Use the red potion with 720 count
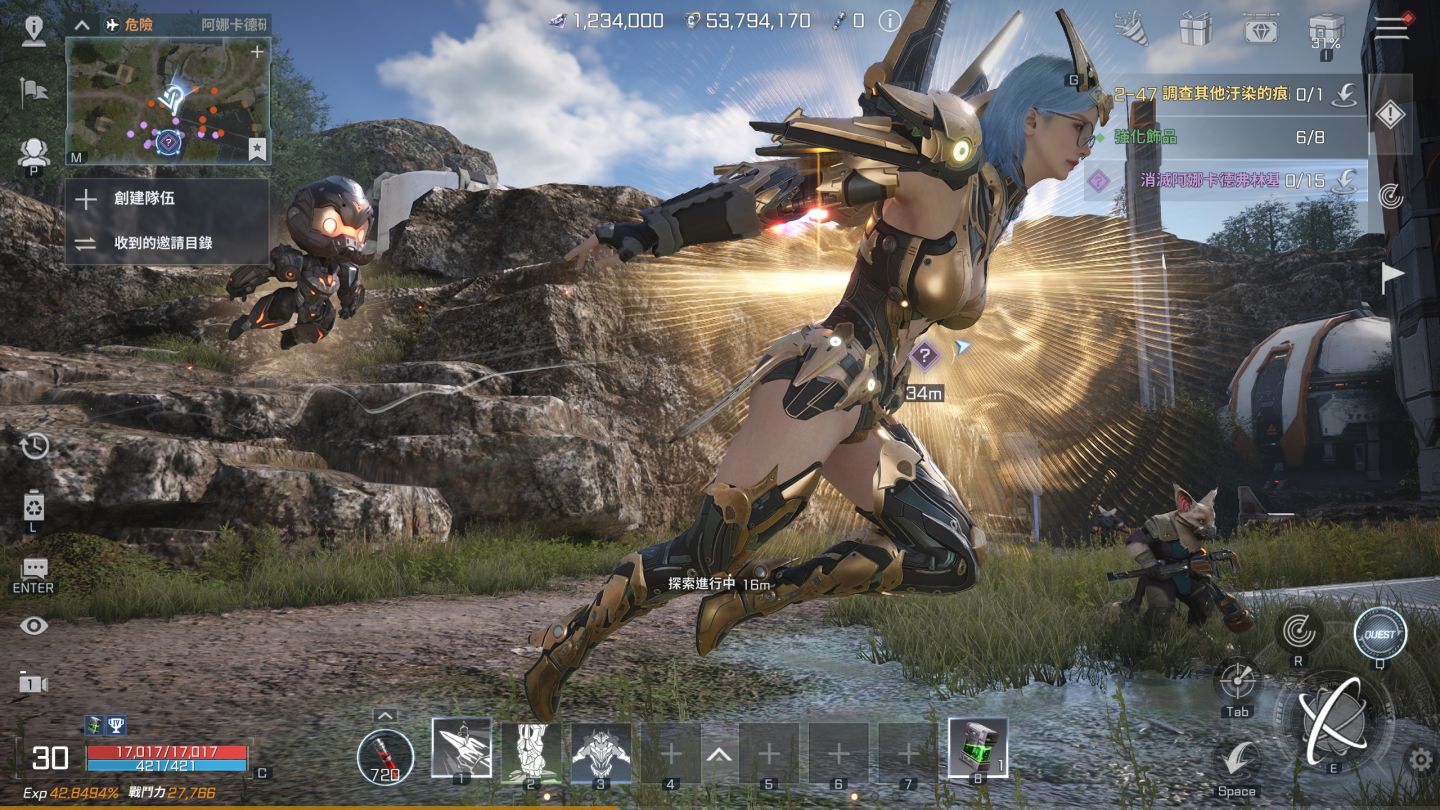The width and height of the screenshot is (1440, 810). pos(386,756)
